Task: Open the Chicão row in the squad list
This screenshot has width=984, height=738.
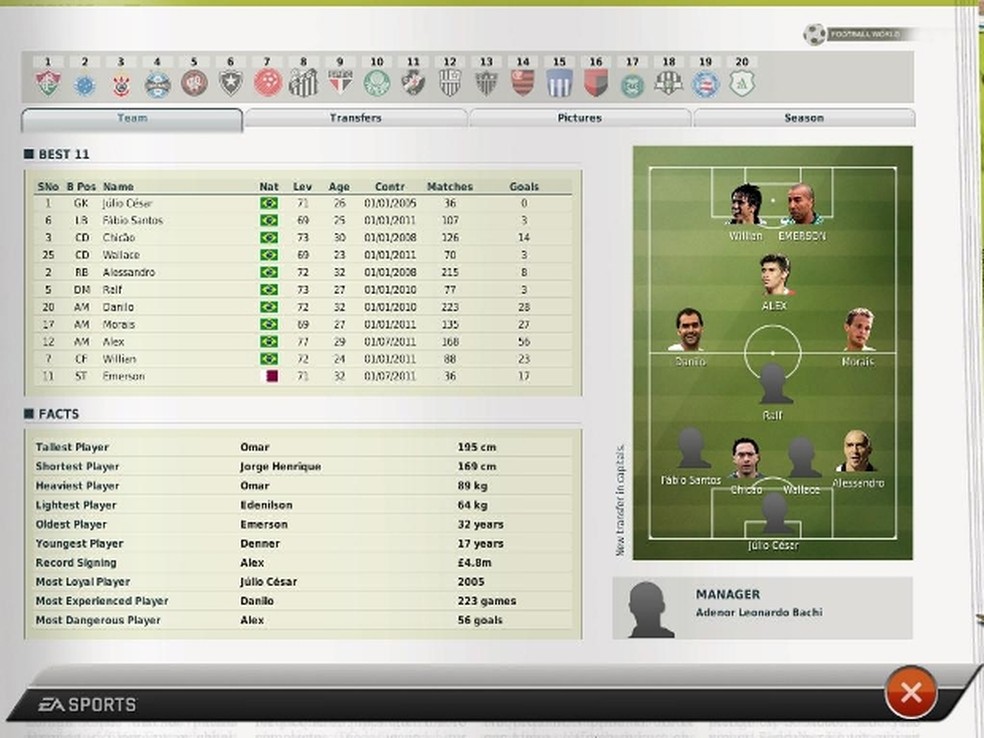Action: [x=300, y=238]
